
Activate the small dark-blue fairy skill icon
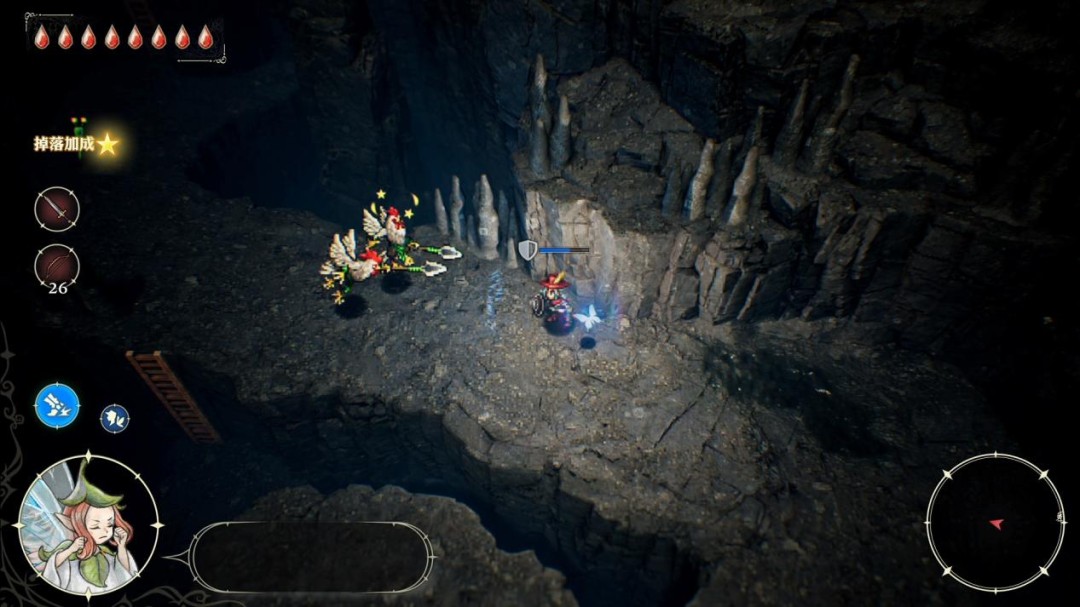tap(115, 418)
